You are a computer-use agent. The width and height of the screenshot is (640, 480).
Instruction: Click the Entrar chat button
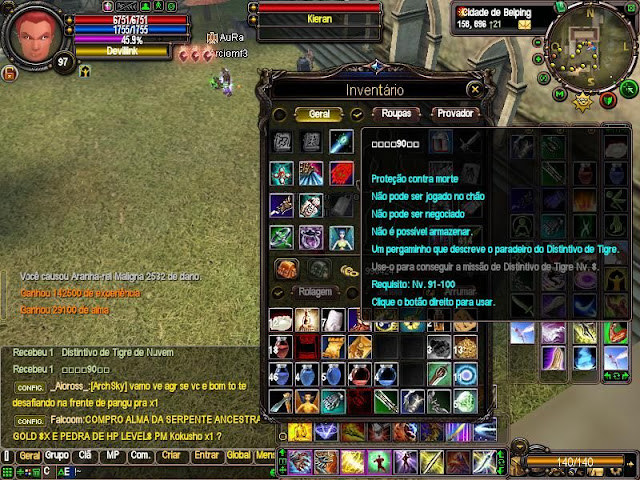206,456
